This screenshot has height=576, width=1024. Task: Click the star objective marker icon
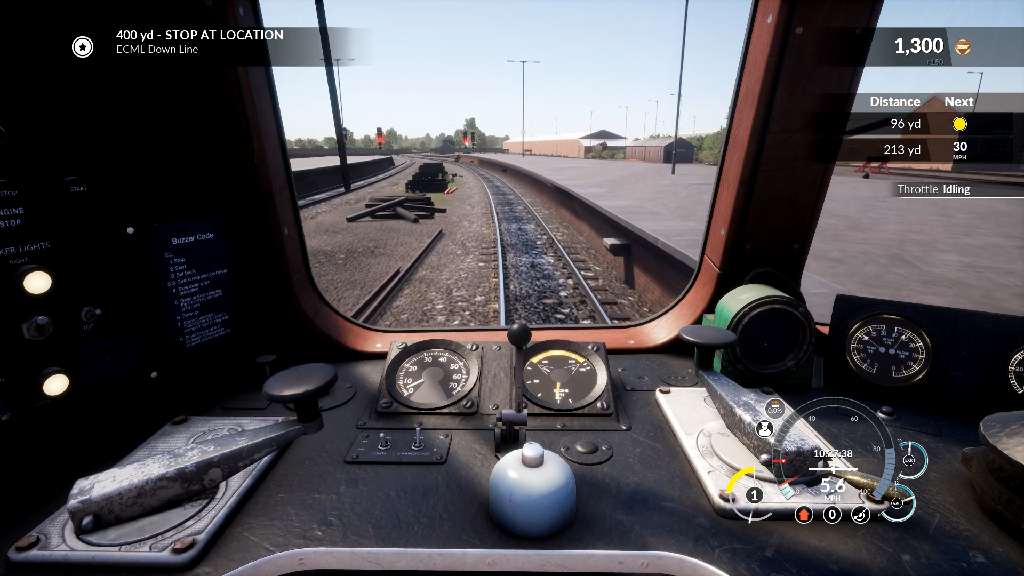point(82,46)
